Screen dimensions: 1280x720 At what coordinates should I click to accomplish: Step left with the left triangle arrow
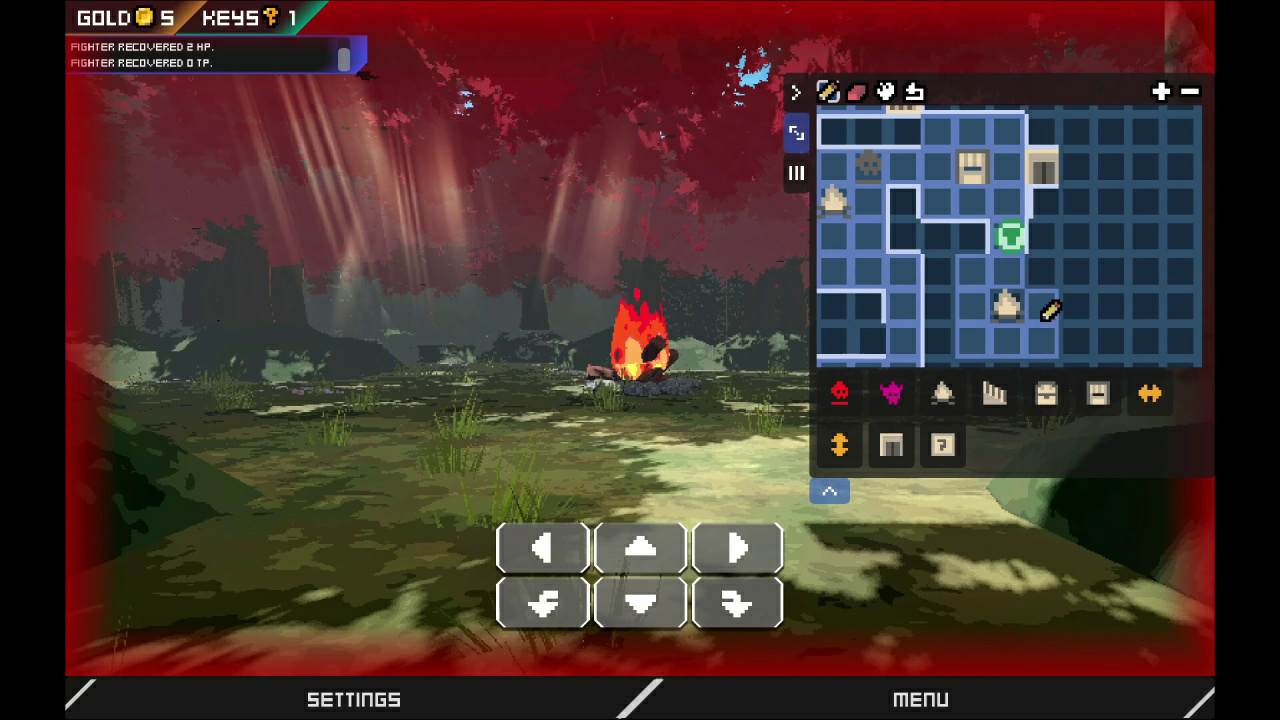pyautogui.click(x=542, y=548)
